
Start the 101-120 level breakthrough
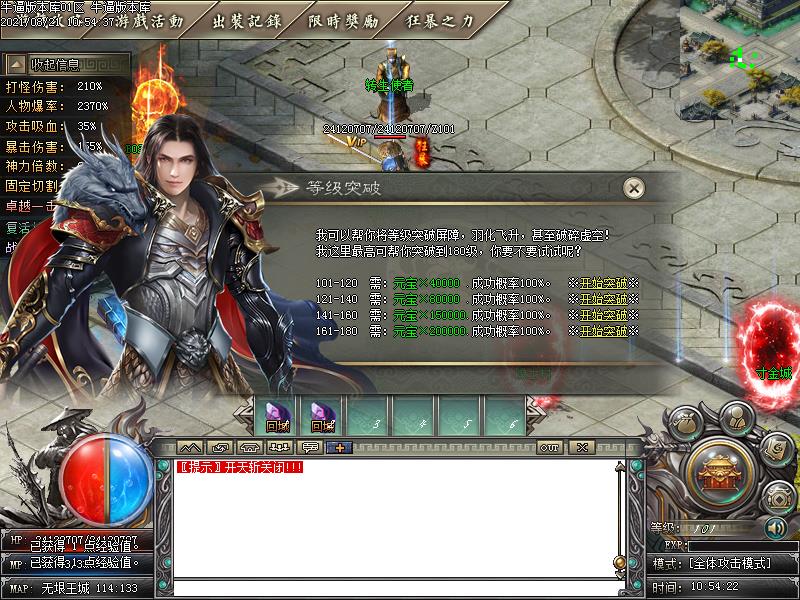pos(603,283)
